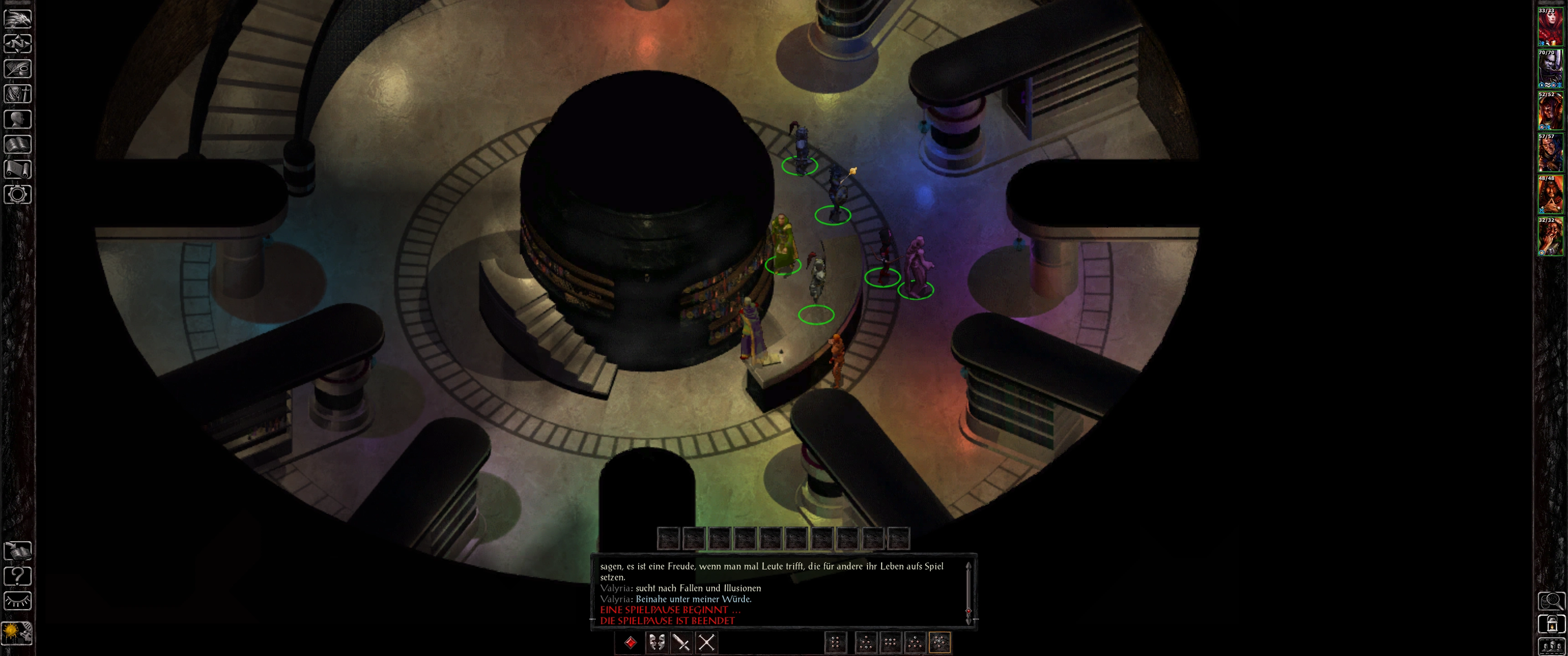1568x656 pixels.
Task: Click the crossed lines stop button
Action: [x=706, y=642]
